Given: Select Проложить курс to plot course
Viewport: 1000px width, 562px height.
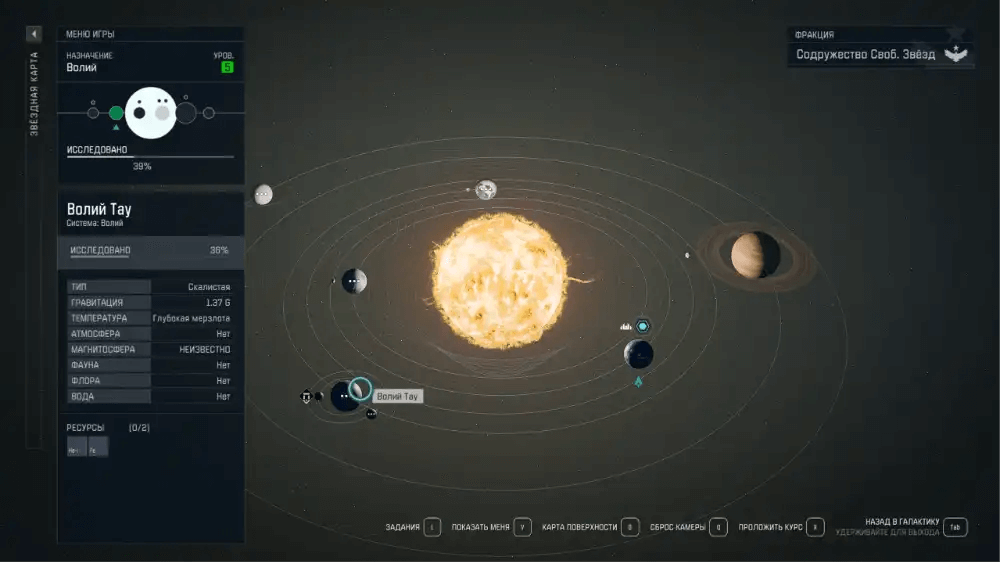Looking at the screenshot, I should pyautogui.click(x=816, y=527).
